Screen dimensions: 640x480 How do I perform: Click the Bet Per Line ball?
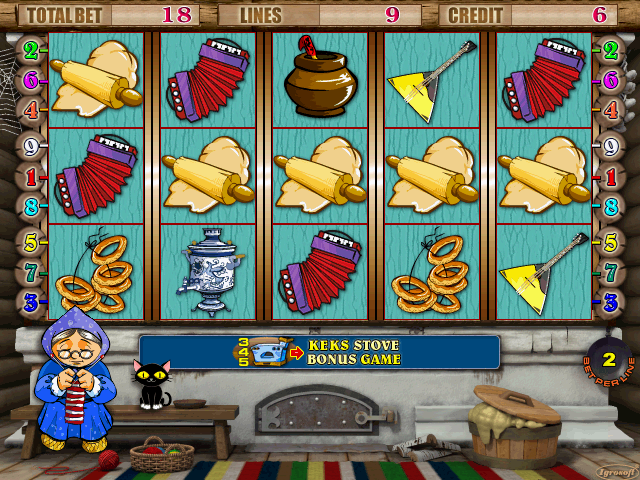pos(607,360)
